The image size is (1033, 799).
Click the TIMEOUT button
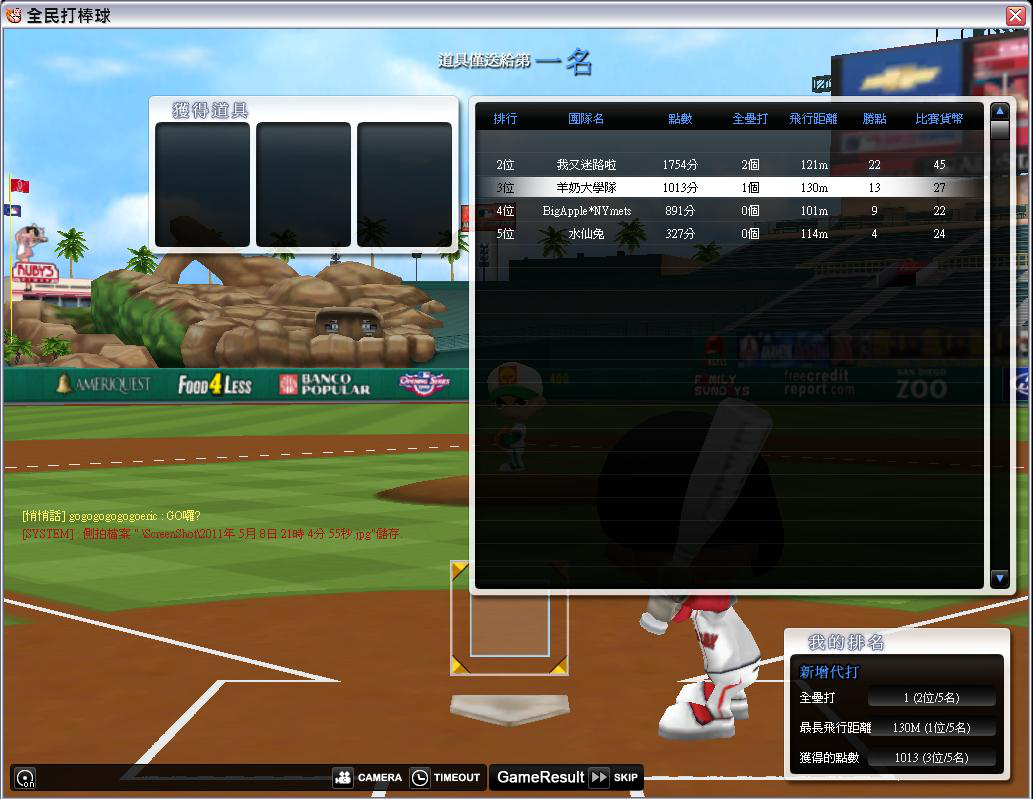pos(446,777)
